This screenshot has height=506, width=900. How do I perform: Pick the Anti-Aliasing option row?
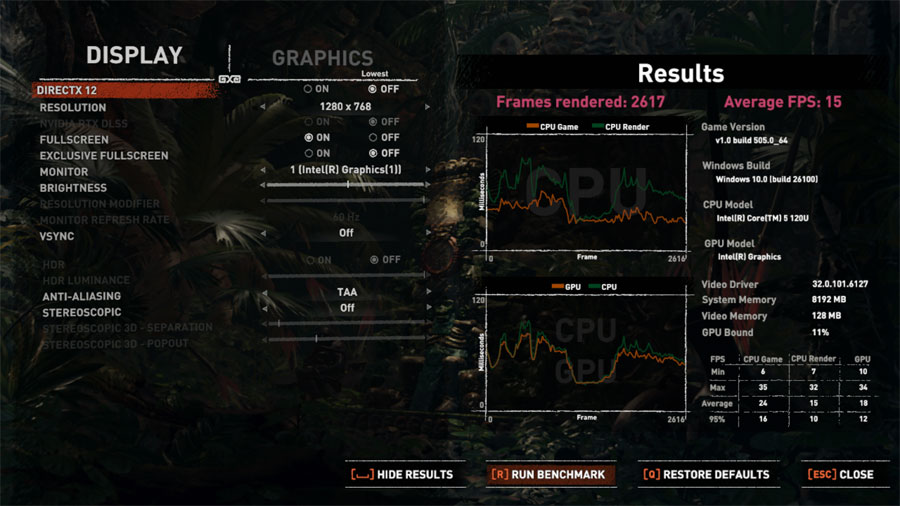click(x=81, y=296)
